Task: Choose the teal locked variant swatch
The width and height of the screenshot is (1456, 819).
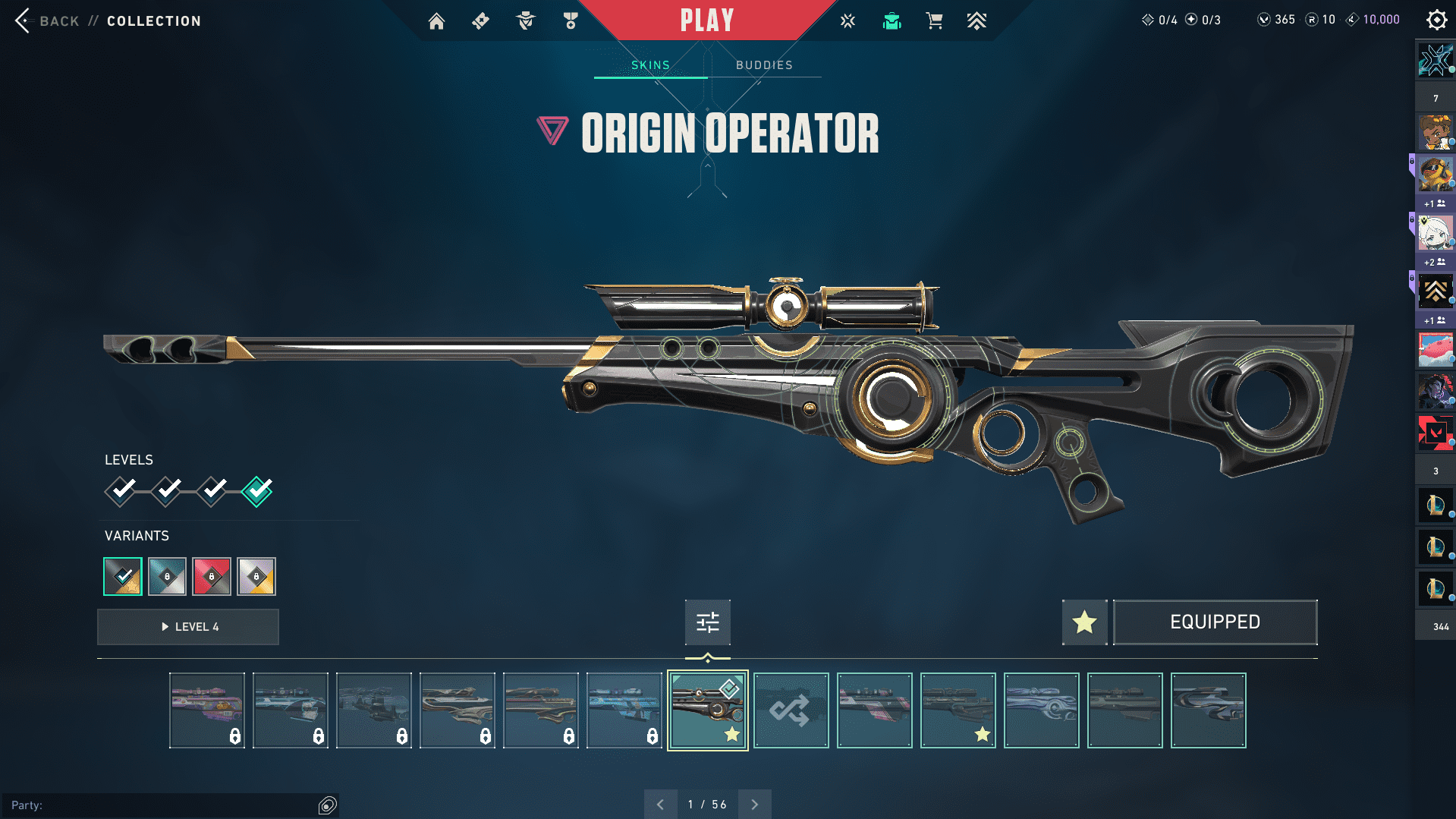Action: pyautogui.click(x=167, y=577)
